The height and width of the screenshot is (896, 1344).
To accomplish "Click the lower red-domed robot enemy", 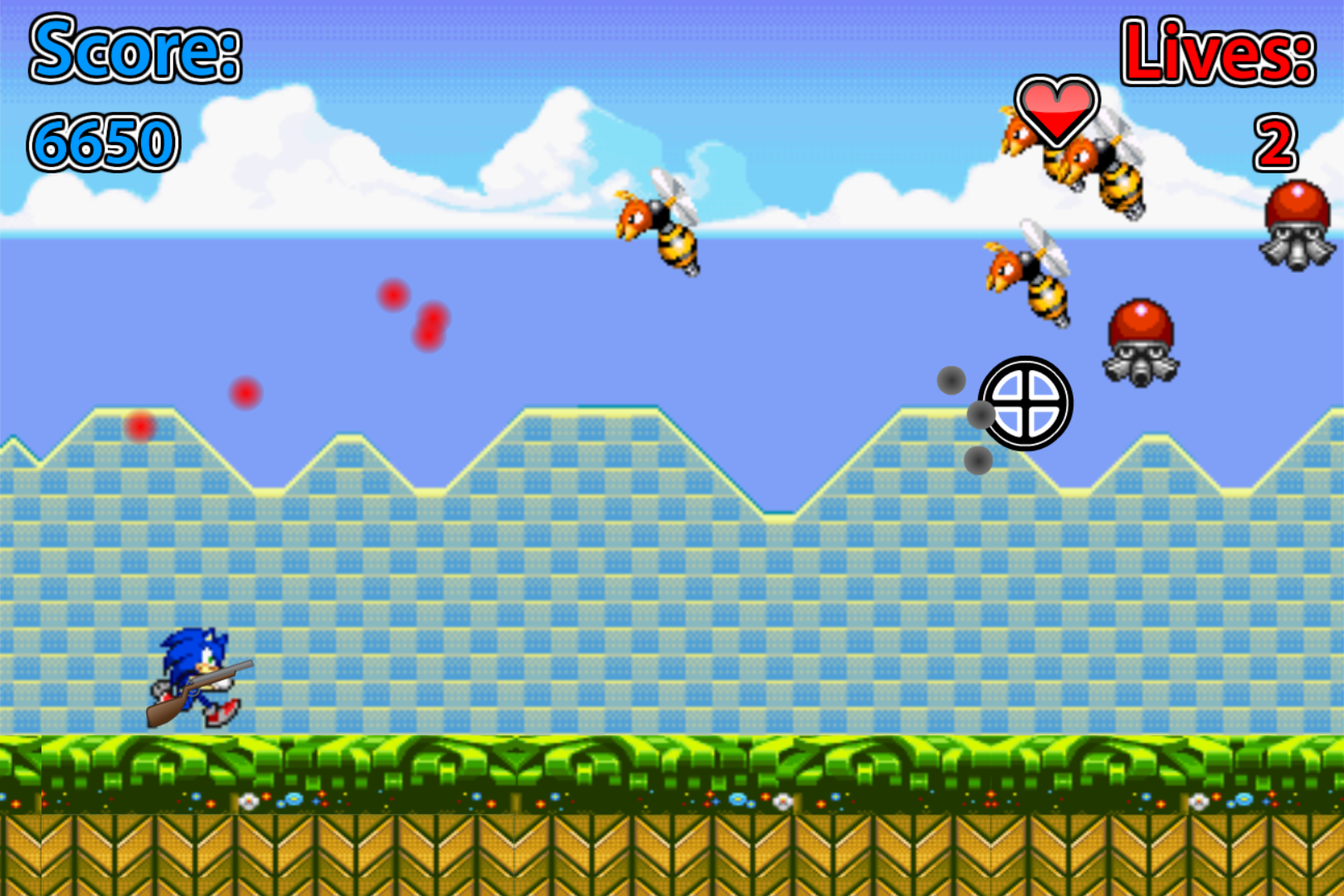I will (x=1141, y=340).
